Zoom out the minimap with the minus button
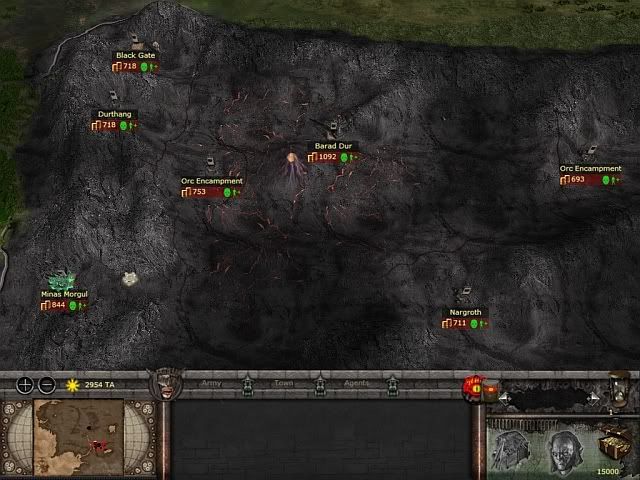Viewport: 640px width, 480px height. pos(47,385)
